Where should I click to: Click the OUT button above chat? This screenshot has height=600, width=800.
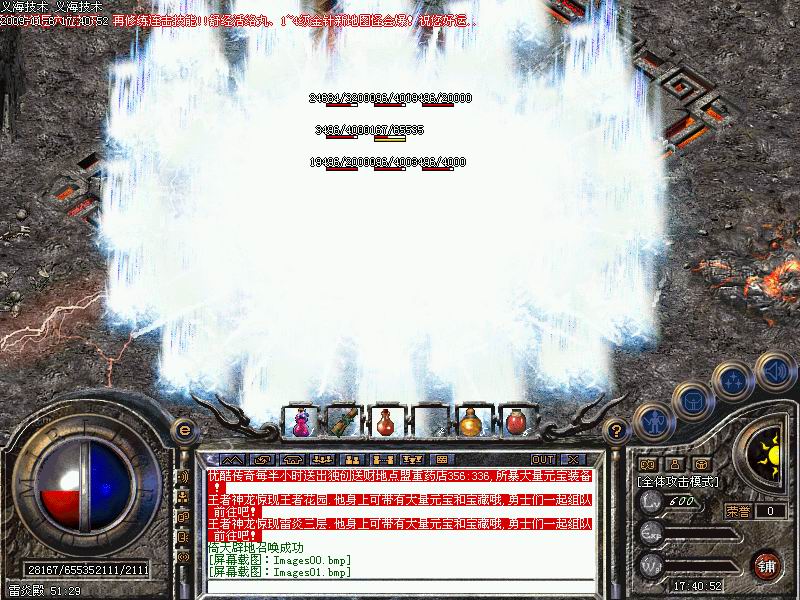pyautogui.click(x=542, y=459)
